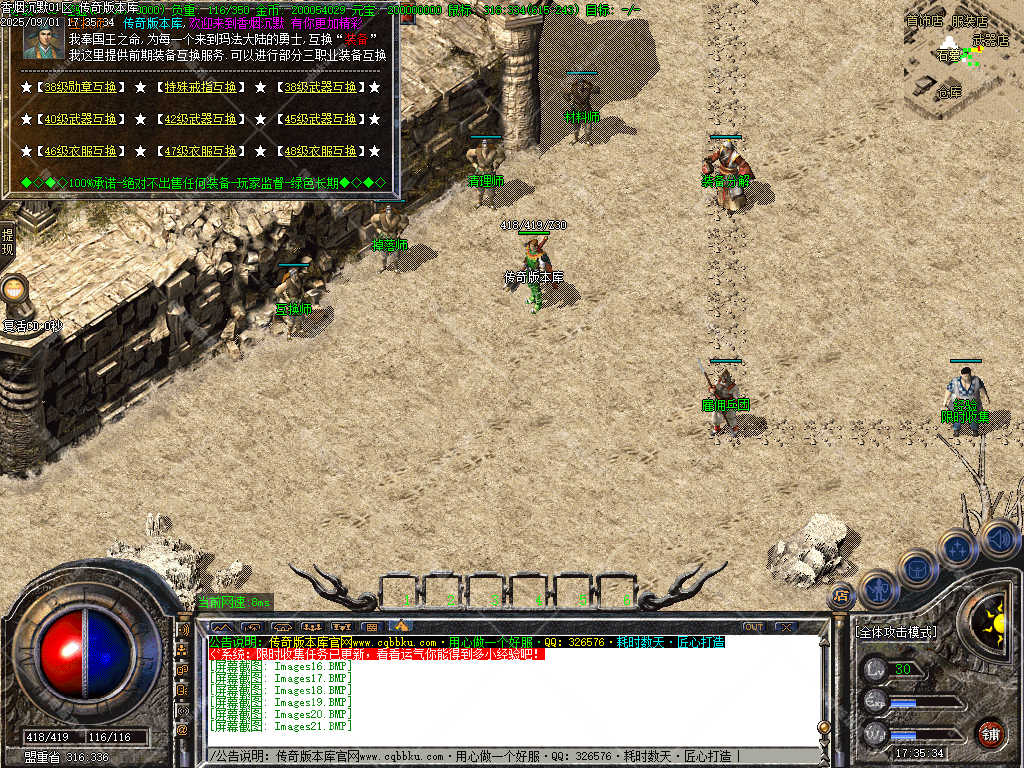
Task: Open the 店 shop button
Action: pos(841,596)
